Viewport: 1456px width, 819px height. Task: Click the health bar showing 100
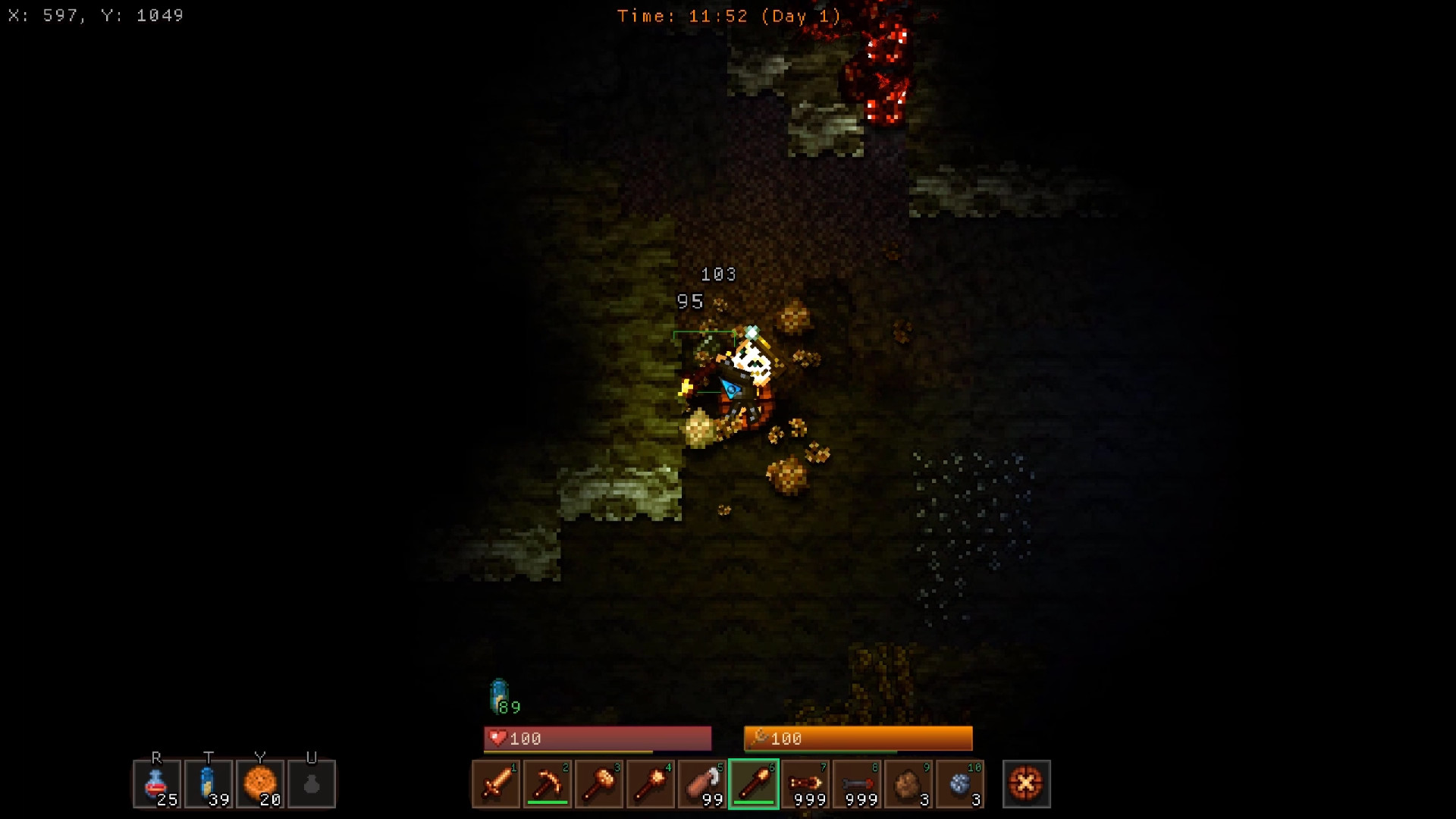point(597,738)
